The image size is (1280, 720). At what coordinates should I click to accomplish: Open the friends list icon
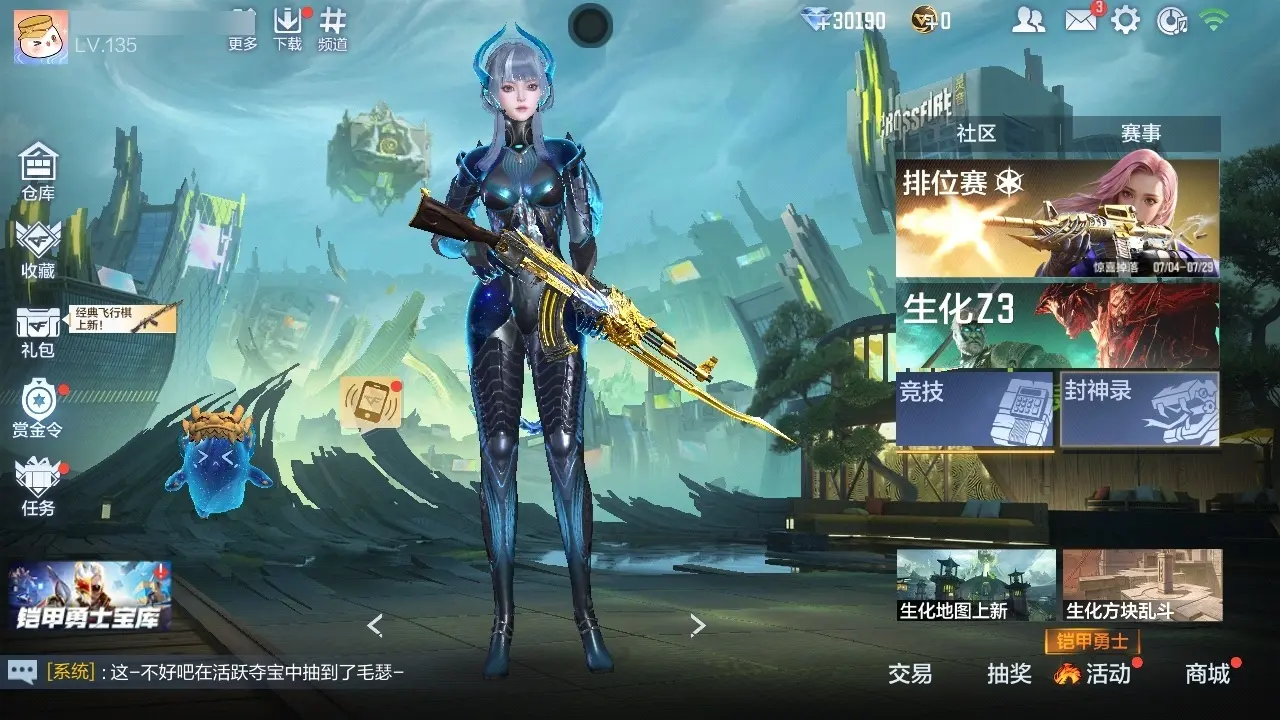[1028, 20]
